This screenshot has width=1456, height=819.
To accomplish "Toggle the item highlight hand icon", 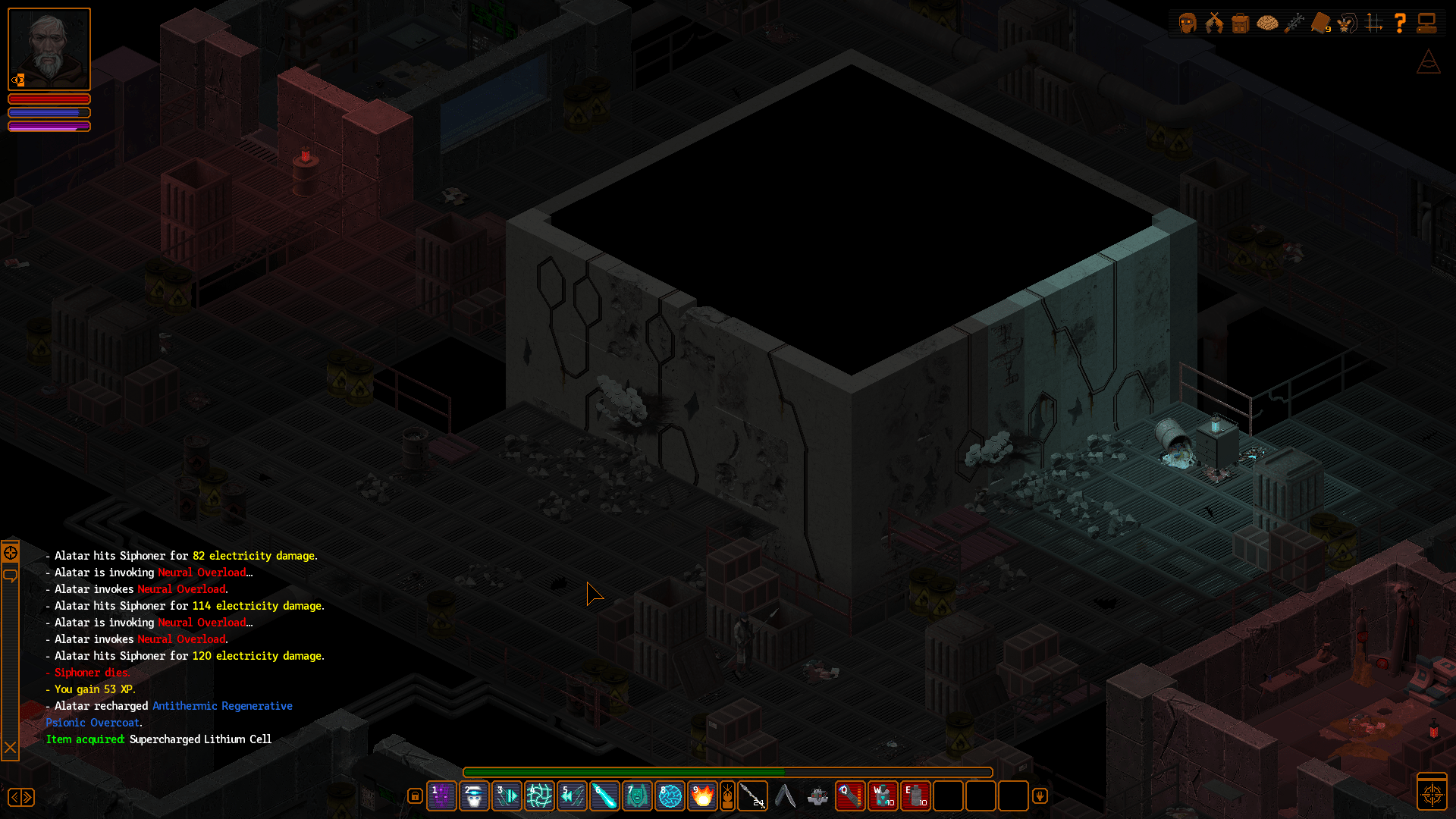I will click(1040, 795).
